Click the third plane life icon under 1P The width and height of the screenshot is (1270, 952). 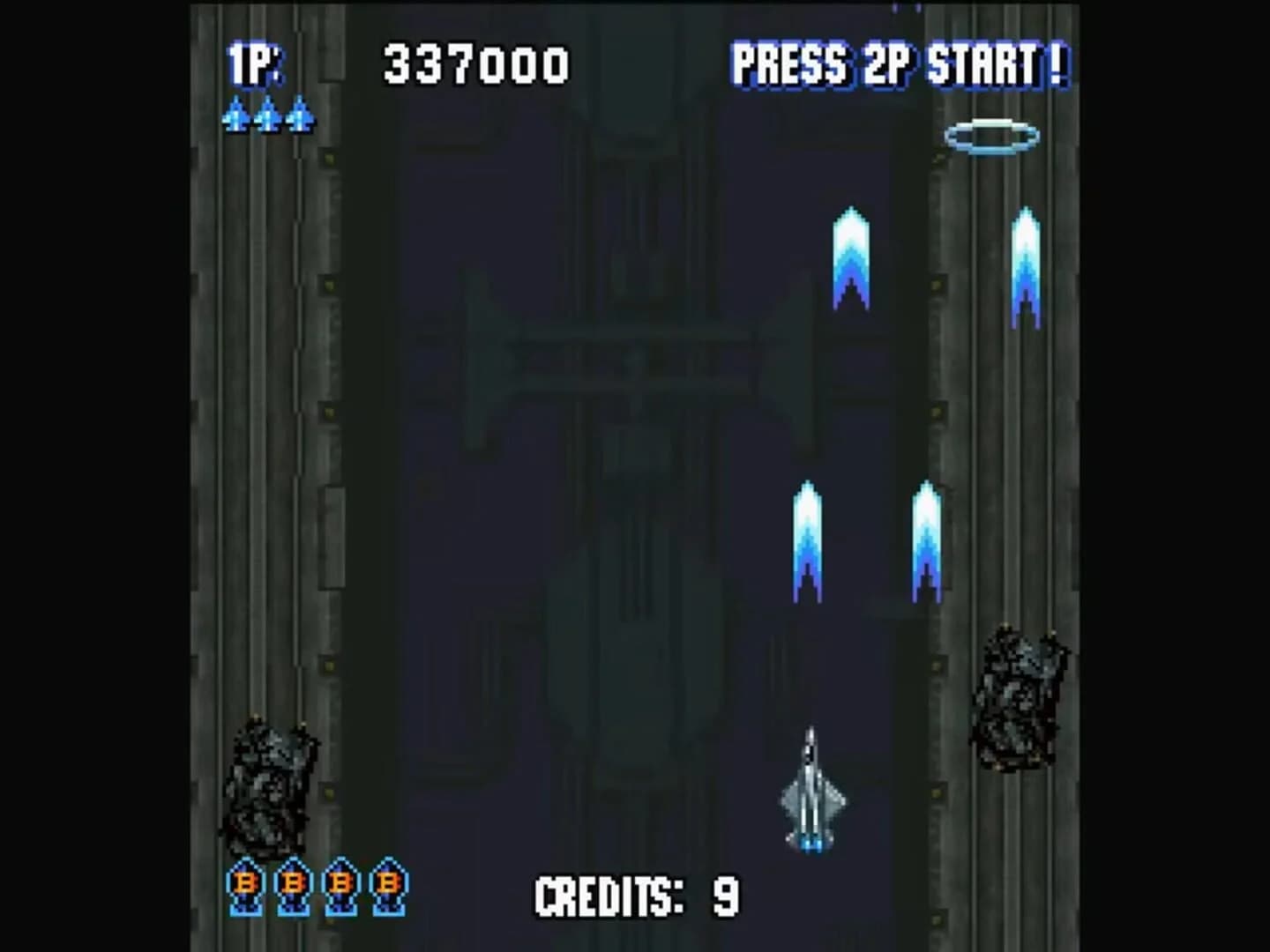(299, 115)
